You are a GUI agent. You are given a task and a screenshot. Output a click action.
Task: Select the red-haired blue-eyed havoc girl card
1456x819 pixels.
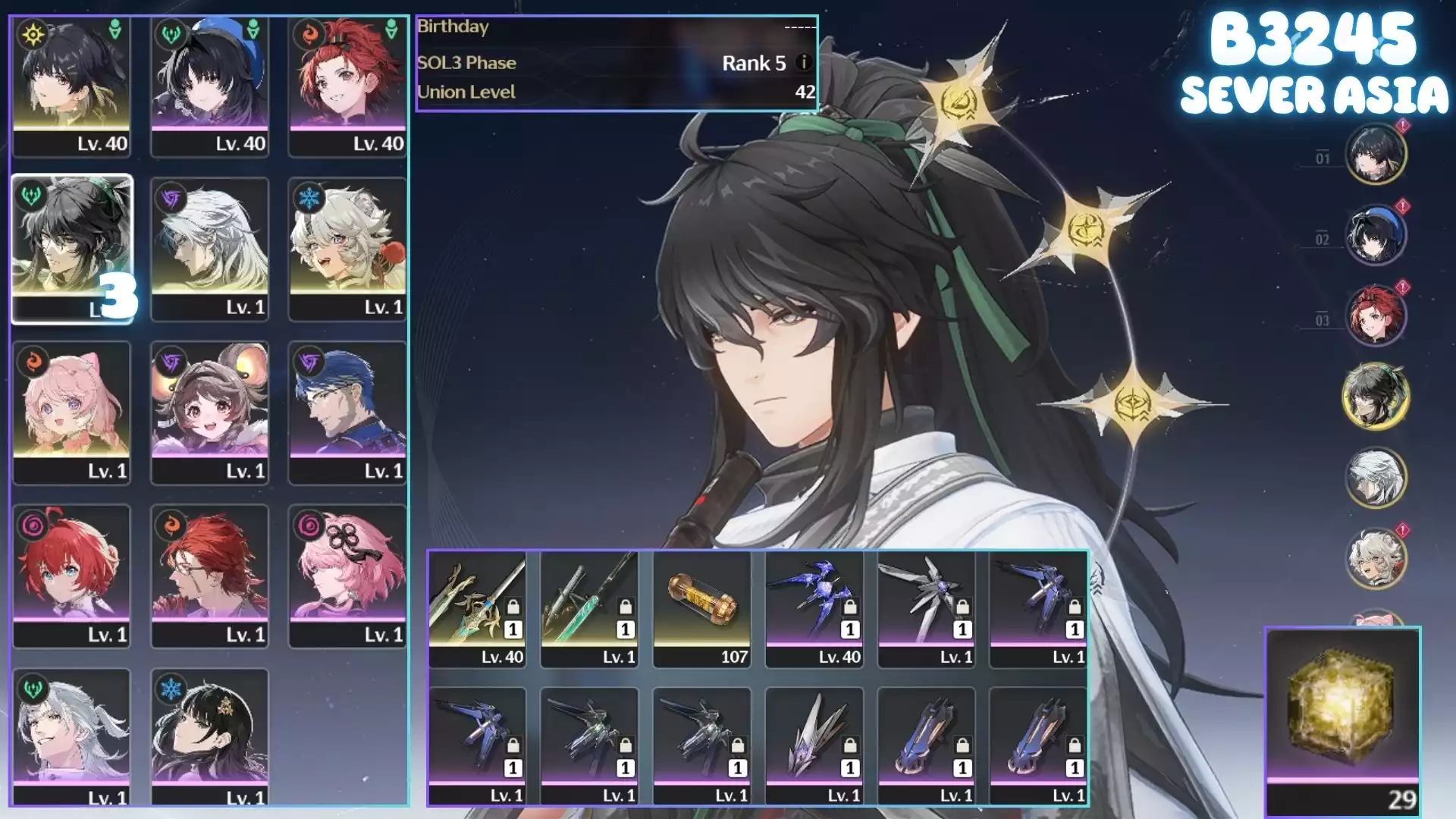(x=71, y=576)
